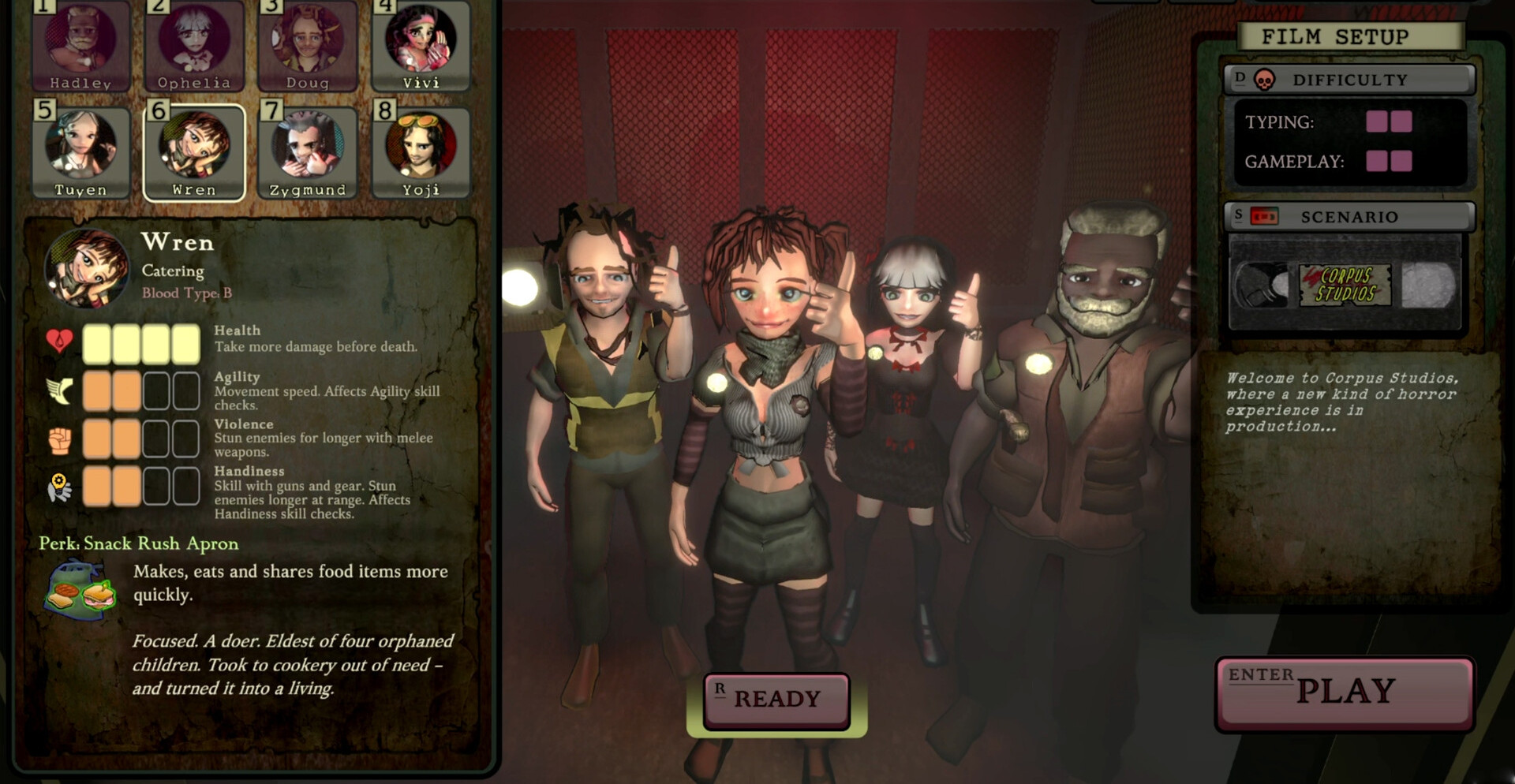The height and width of the screenshot is (784, 1515).
Task: Pick the Doug character tile
Action: point(308,45)
